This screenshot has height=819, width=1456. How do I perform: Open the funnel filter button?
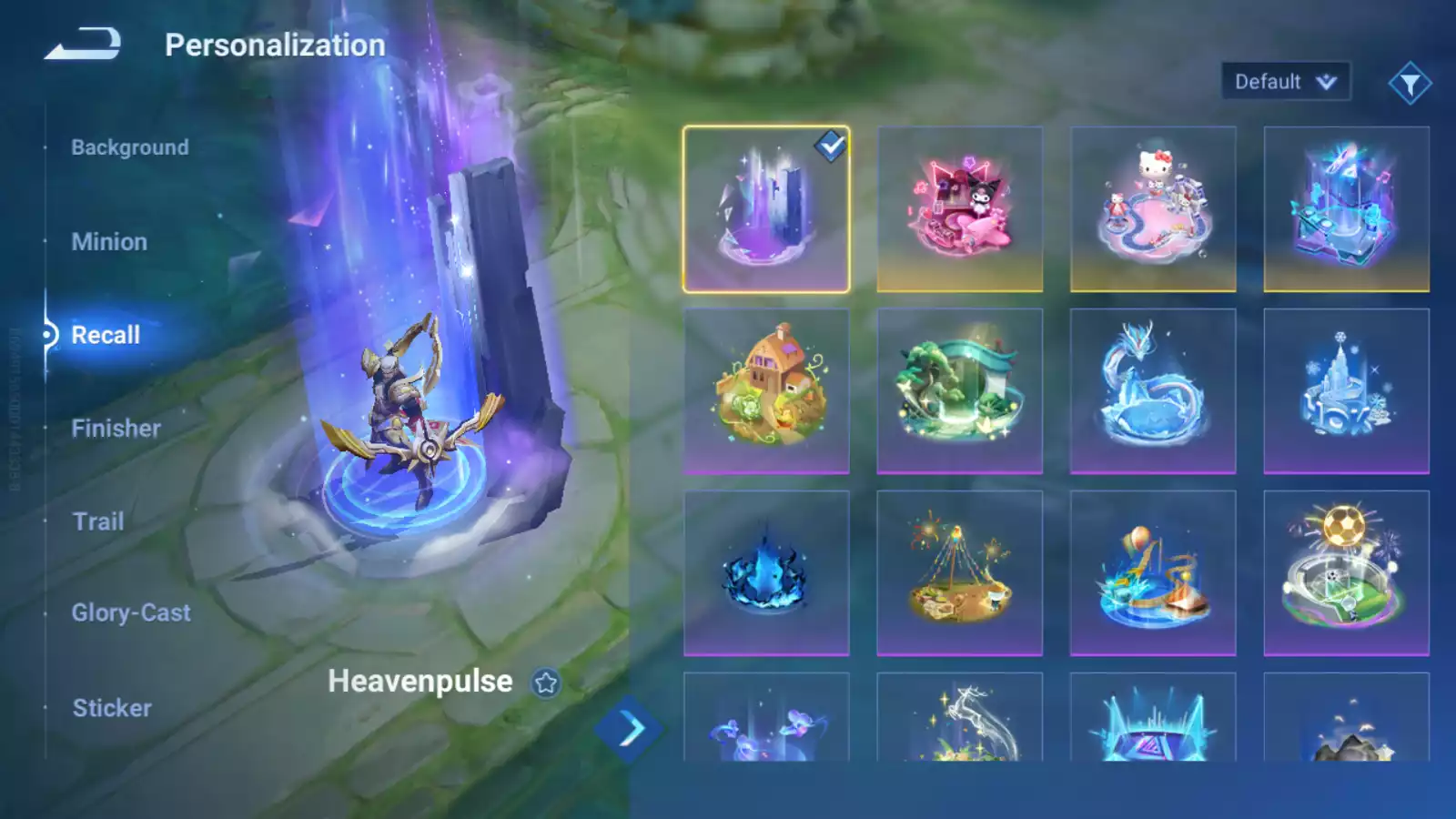tap(1410, 84)
